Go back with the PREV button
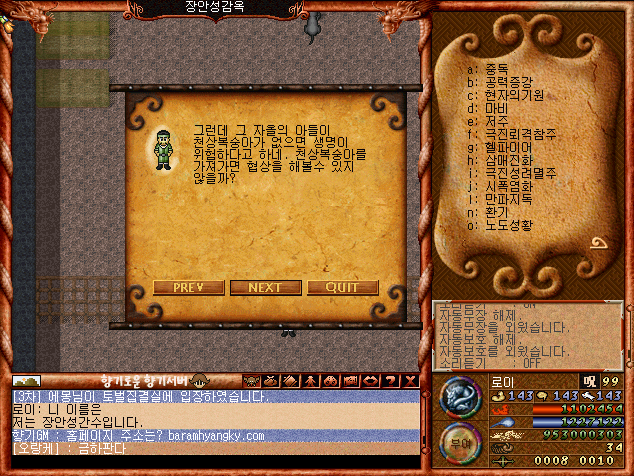 [x=189, y=288]
